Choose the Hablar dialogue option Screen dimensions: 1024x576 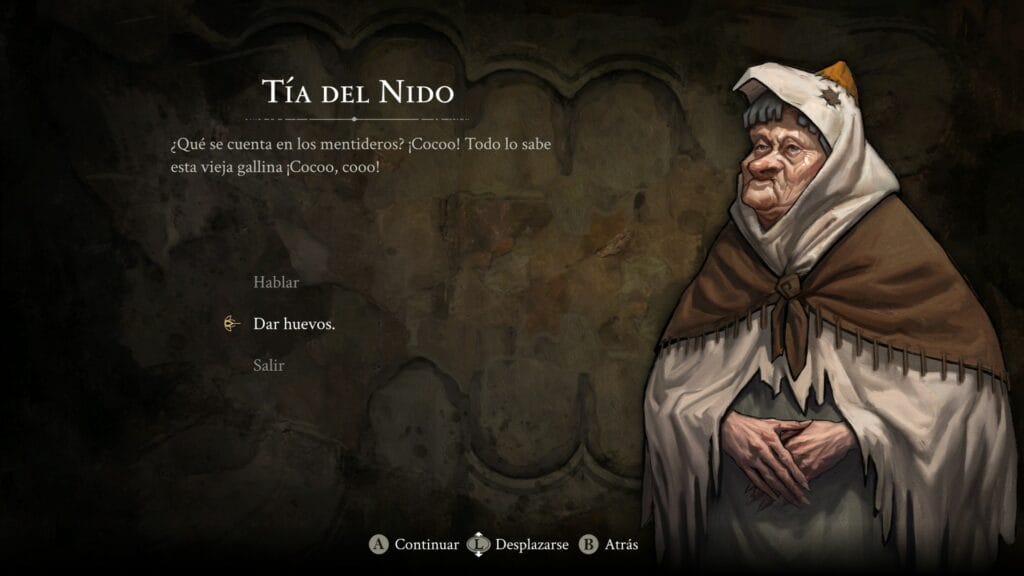tap(276, 282)
